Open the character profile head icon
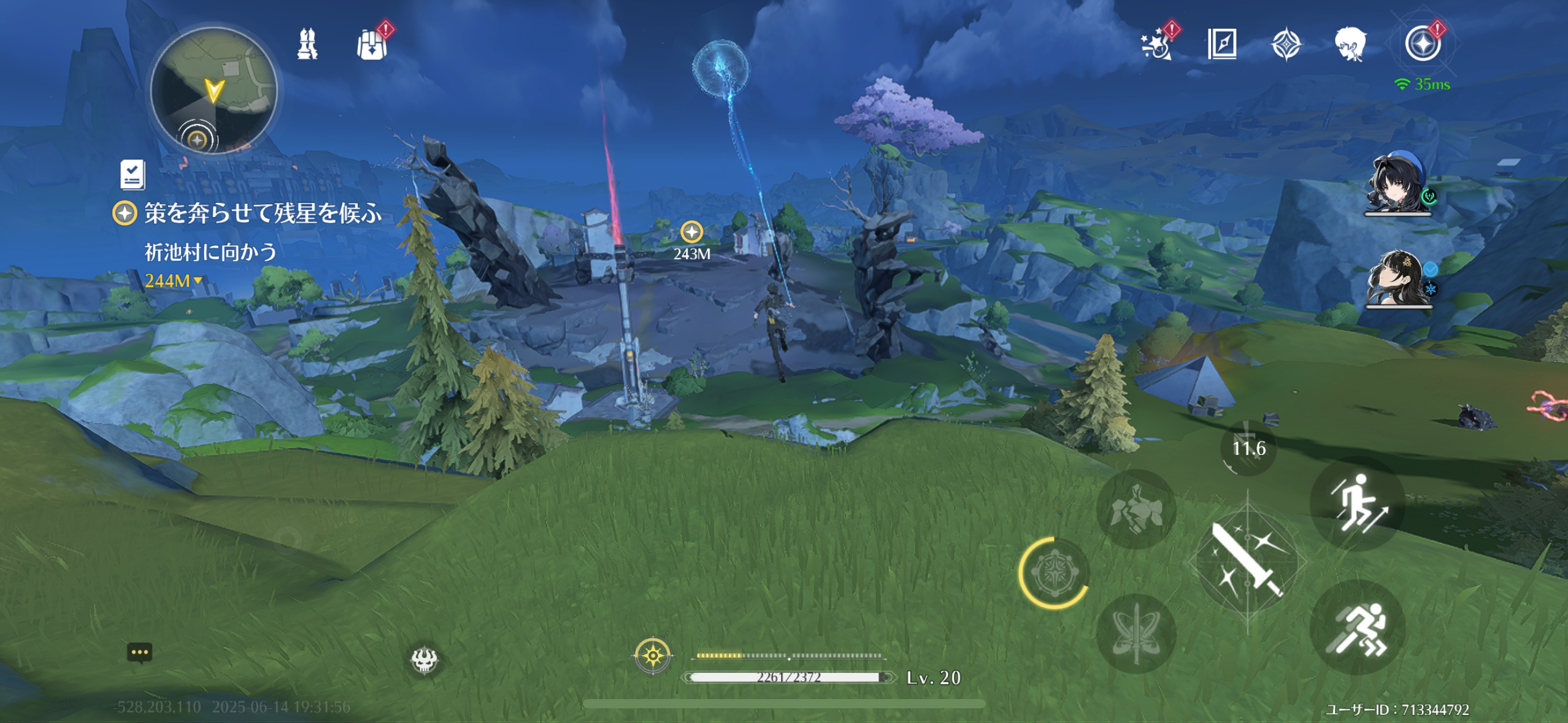This screenshot has width=1568, height=723. pos(1350,44)
